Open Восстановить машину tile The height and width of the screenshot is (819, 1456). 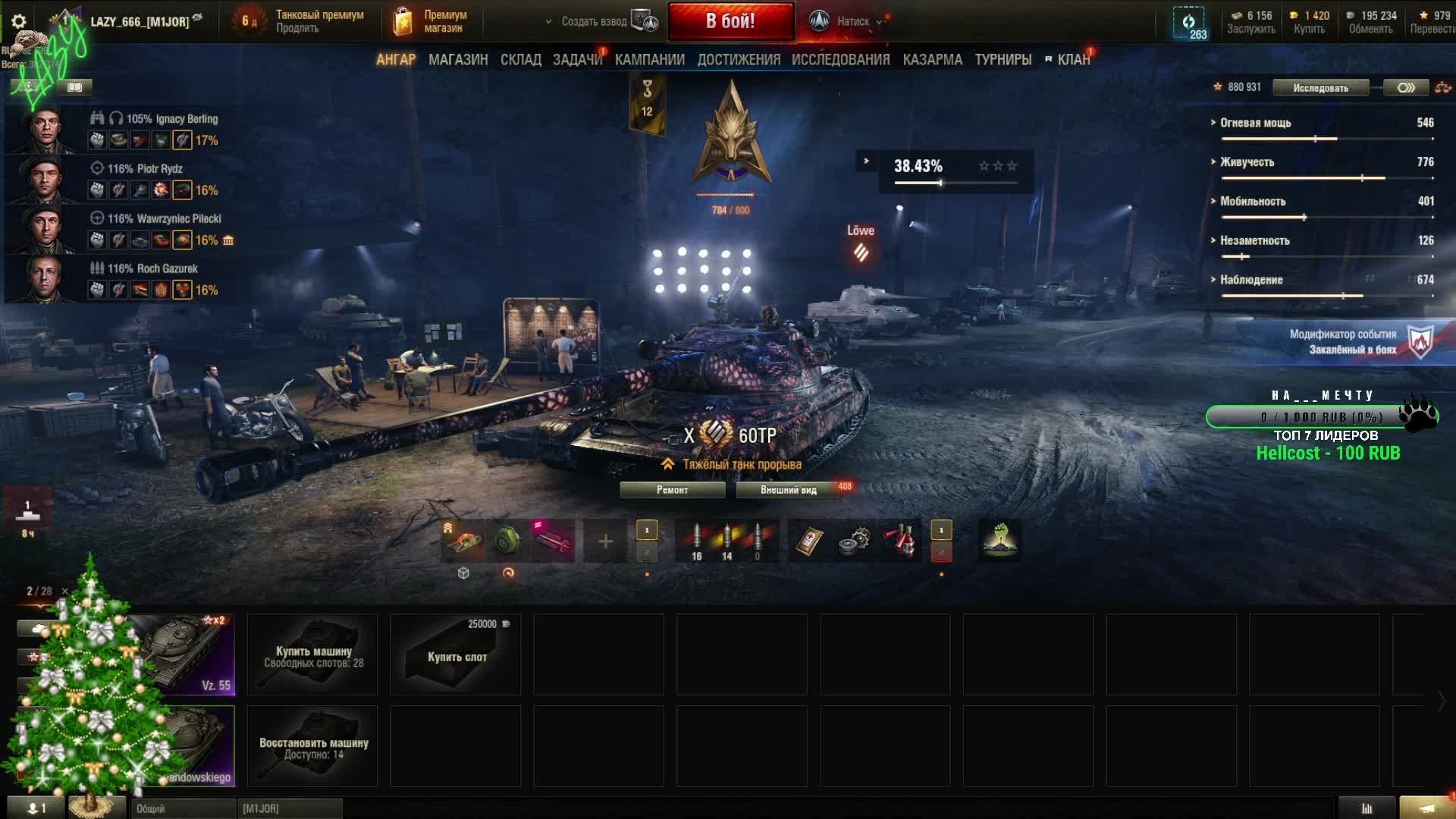coord(312,747)
